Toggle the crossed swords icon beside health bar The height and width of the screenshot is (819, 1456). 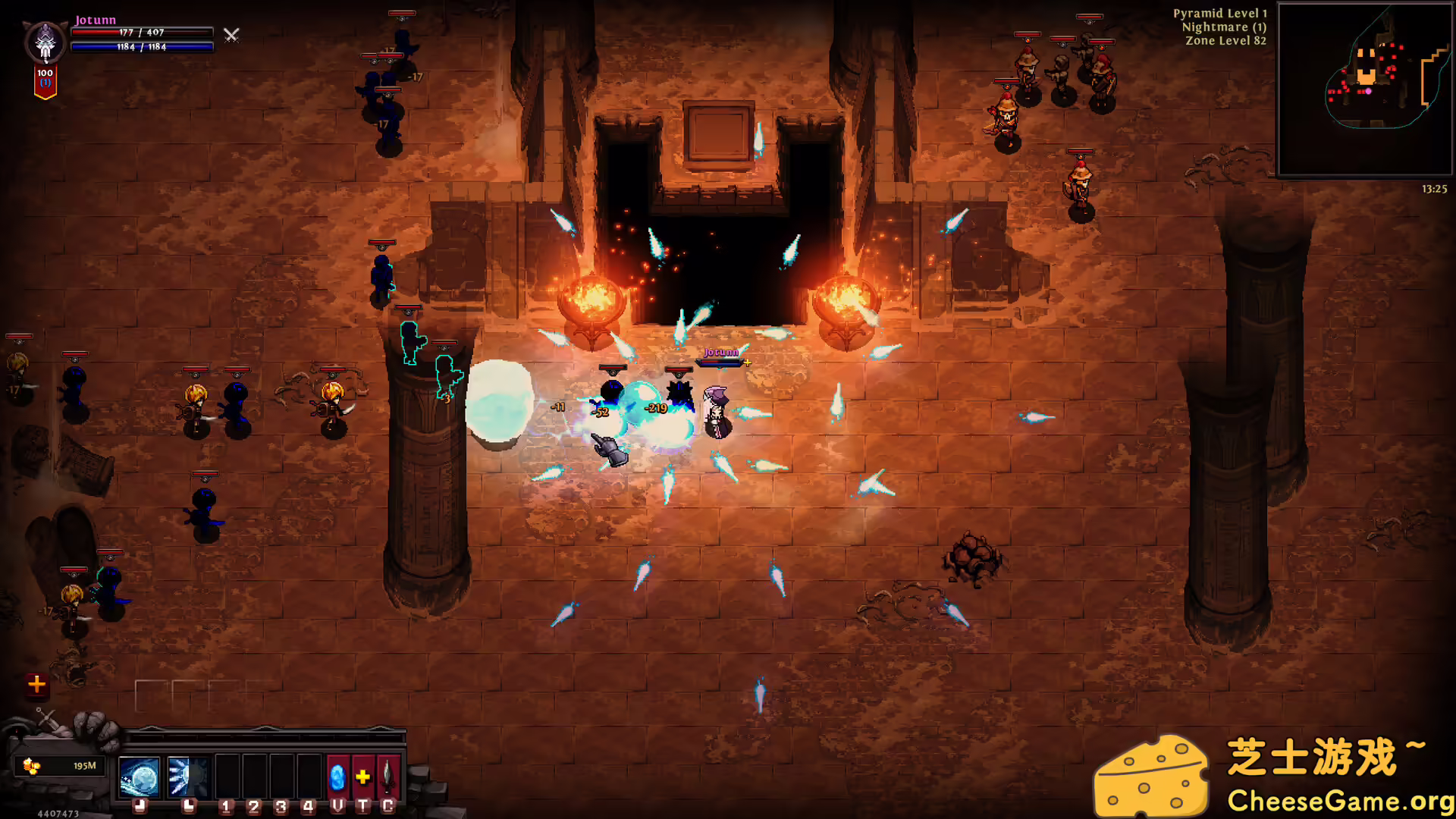tap(231, 35)
